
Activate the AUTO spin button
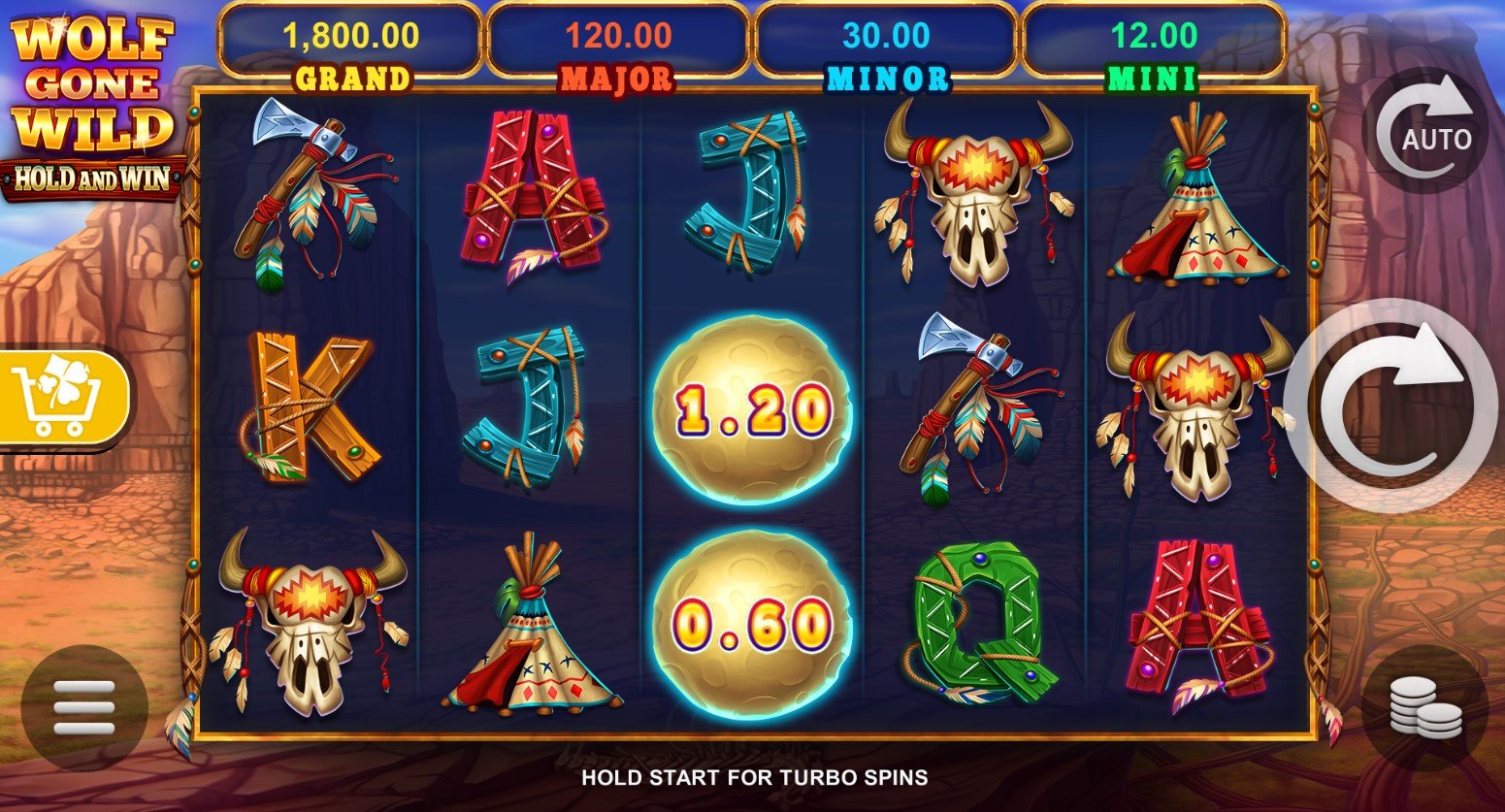pyautogui.click(x=1424, y=133)
